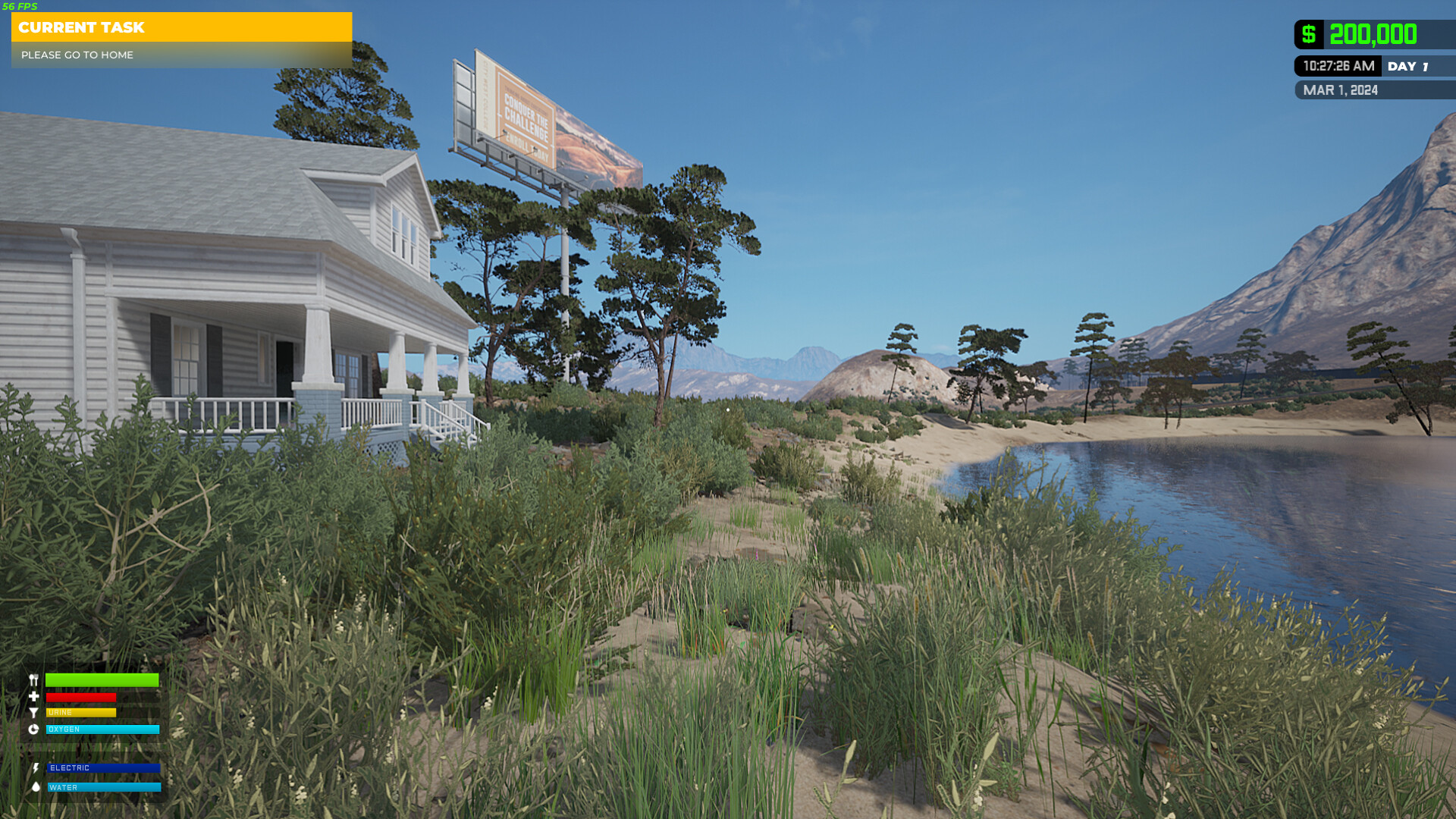The image size is (1456, 819).
Task: Select the health cross icon
Action: [x=33, y=697]
